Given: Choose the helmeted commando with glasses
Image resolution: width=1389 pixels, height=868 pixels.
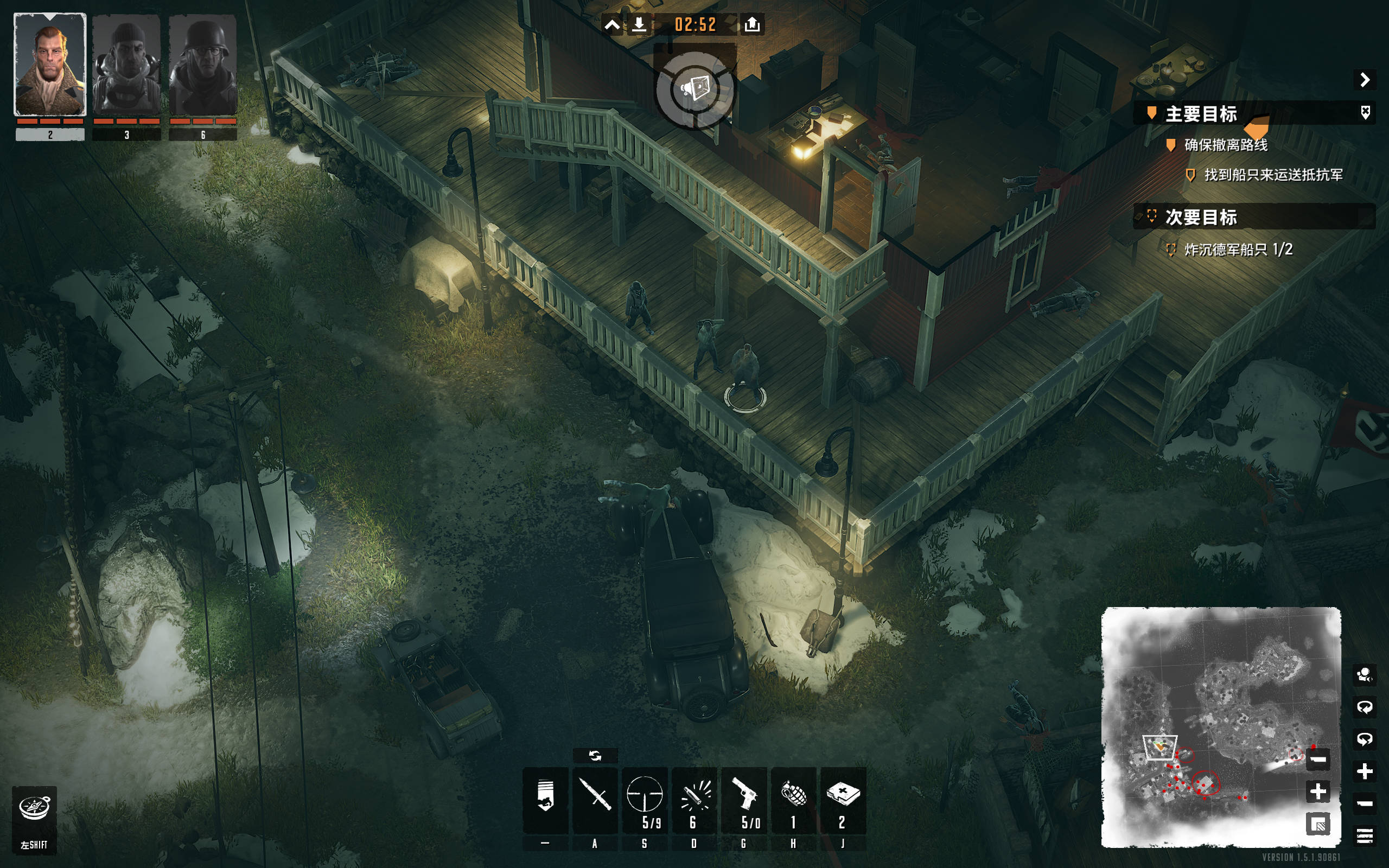Looking at the screenshot, I should pyautogui.click(x=202, y=65).
